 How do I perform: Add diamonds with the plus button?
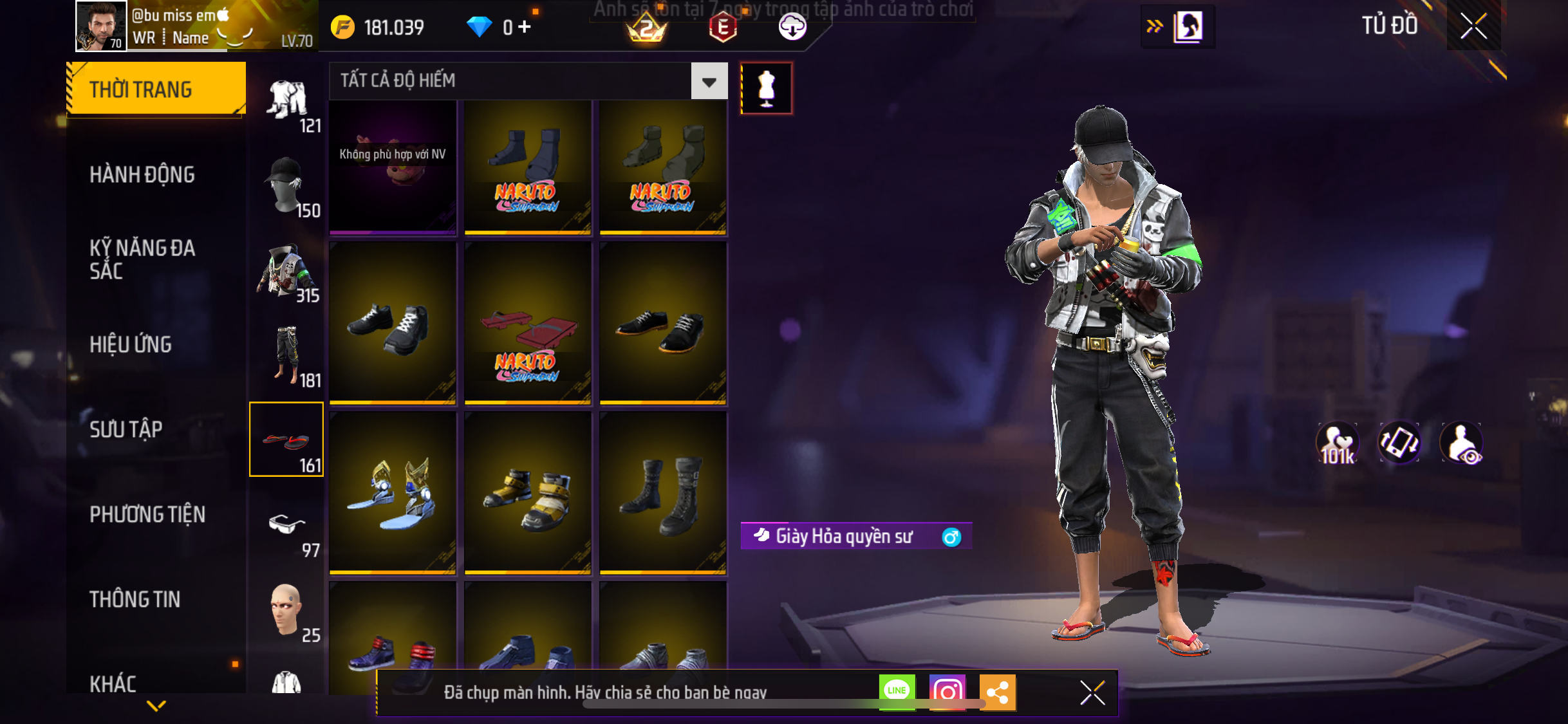click(525, 27)
